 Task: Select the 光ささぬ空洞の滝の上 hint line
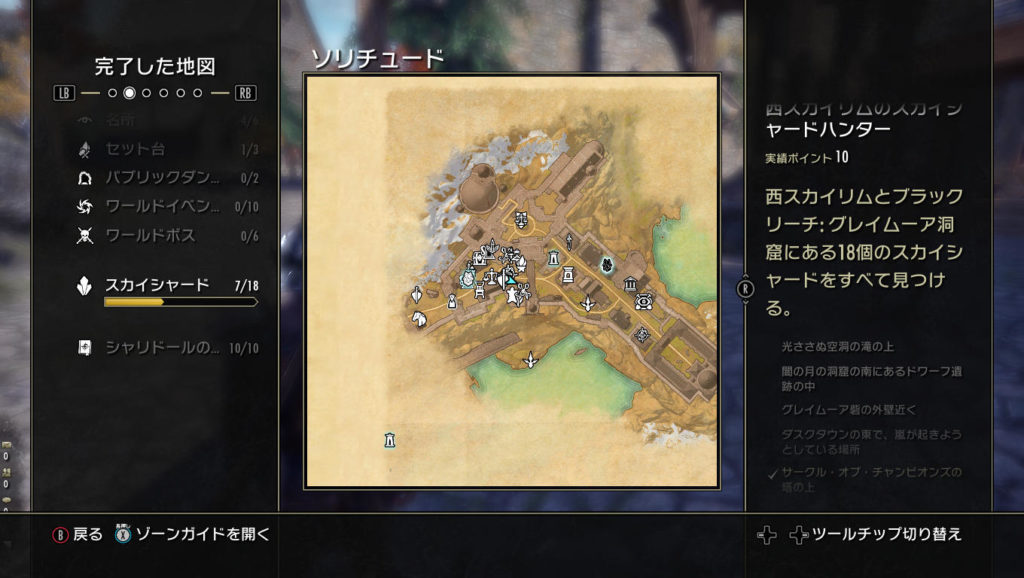point(838,346)
